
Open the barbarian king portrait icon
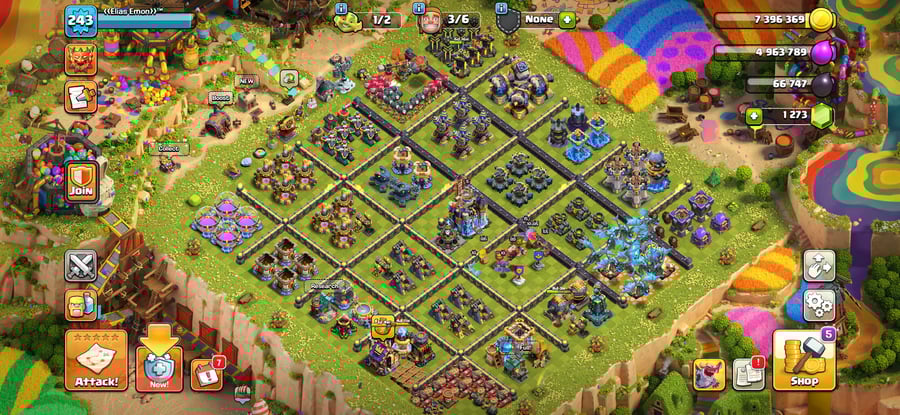[x=81, y=58]
